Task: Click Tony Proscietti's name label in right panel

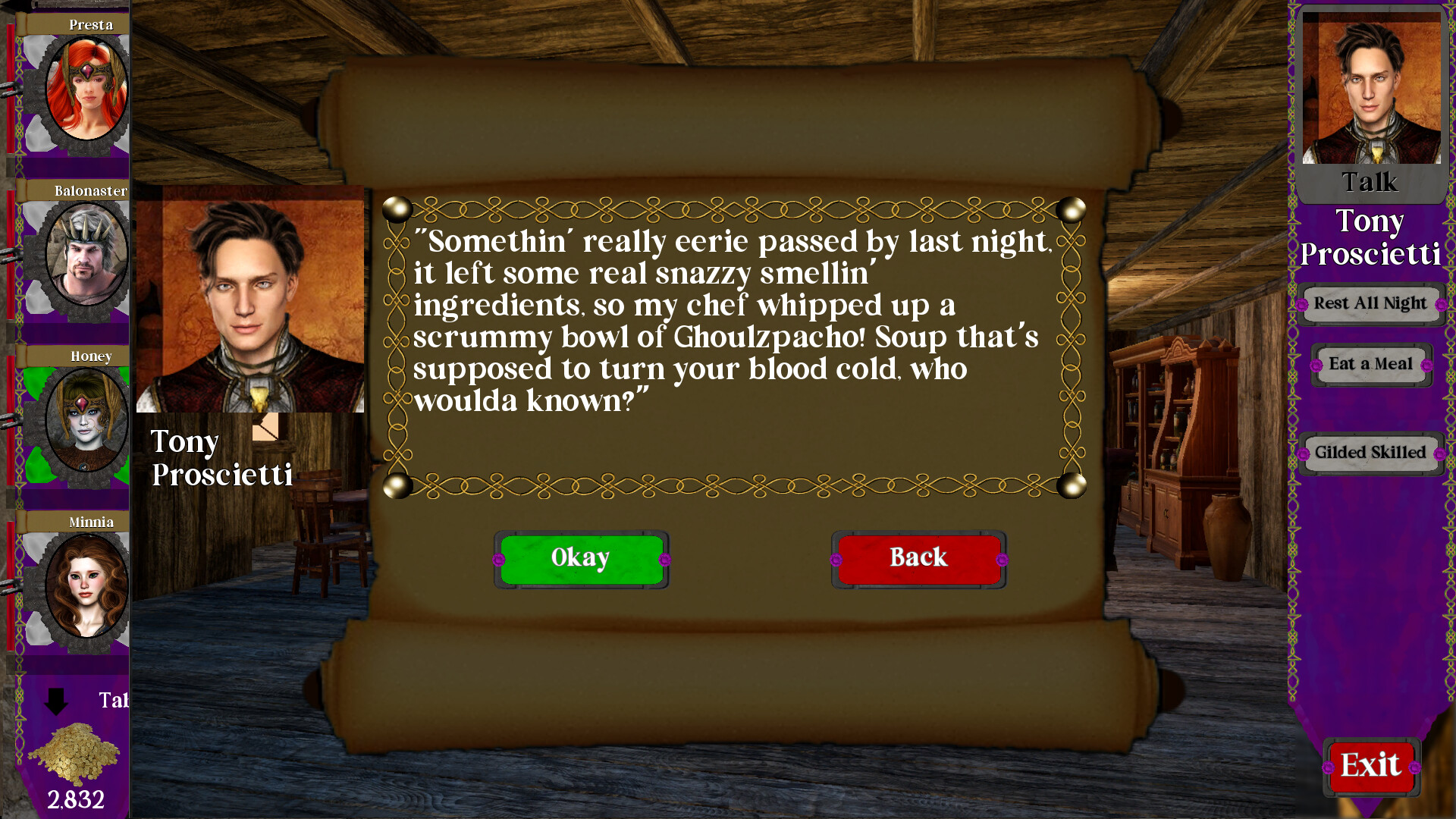Action: click(x=1370, y=237)
